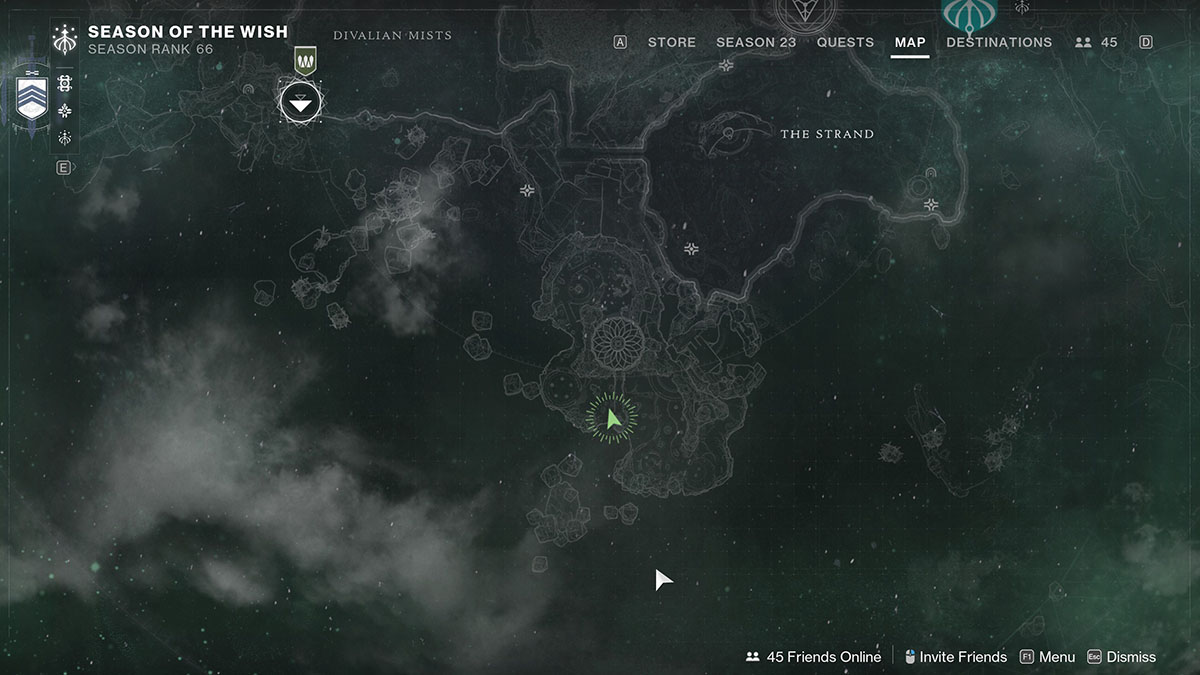This screenshot has height=675, width=1200.
Task: Select the Divalian Mists landing zone marker
Action: click(x=300, y=99)
